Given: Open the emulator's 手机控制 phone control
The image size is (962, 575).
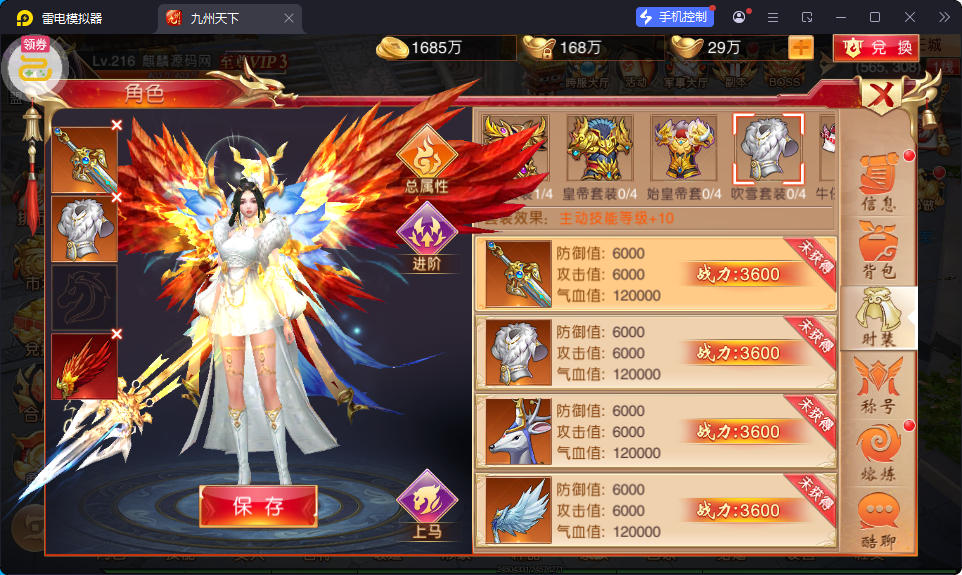Looking at the screenshot, I should point(674,17).
